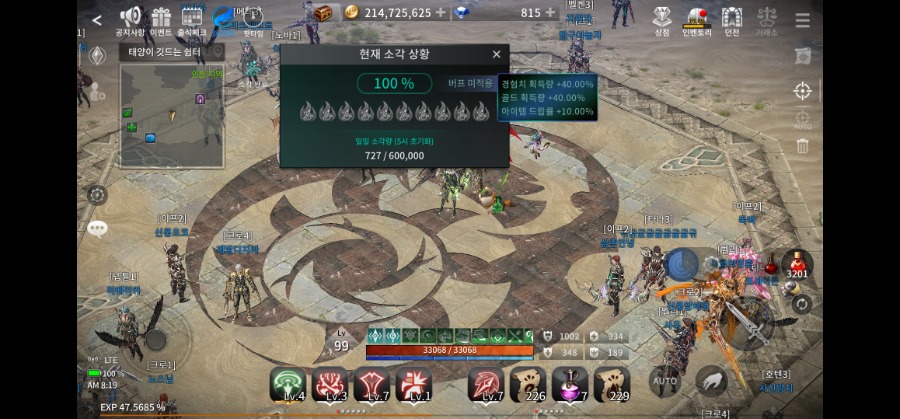Viewport: 900px width, 419px height.
Task: Toggle the AUTO battle button
Action: [665, 381]
